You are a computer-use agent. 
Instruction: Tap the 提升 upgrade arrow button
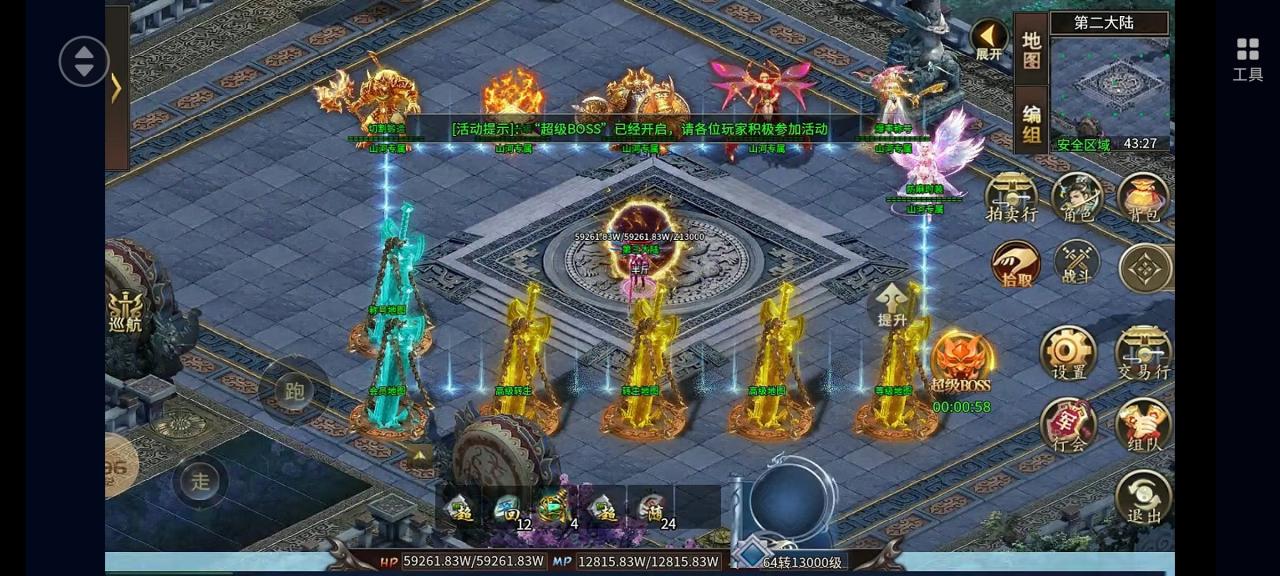(x=891, y=305)
